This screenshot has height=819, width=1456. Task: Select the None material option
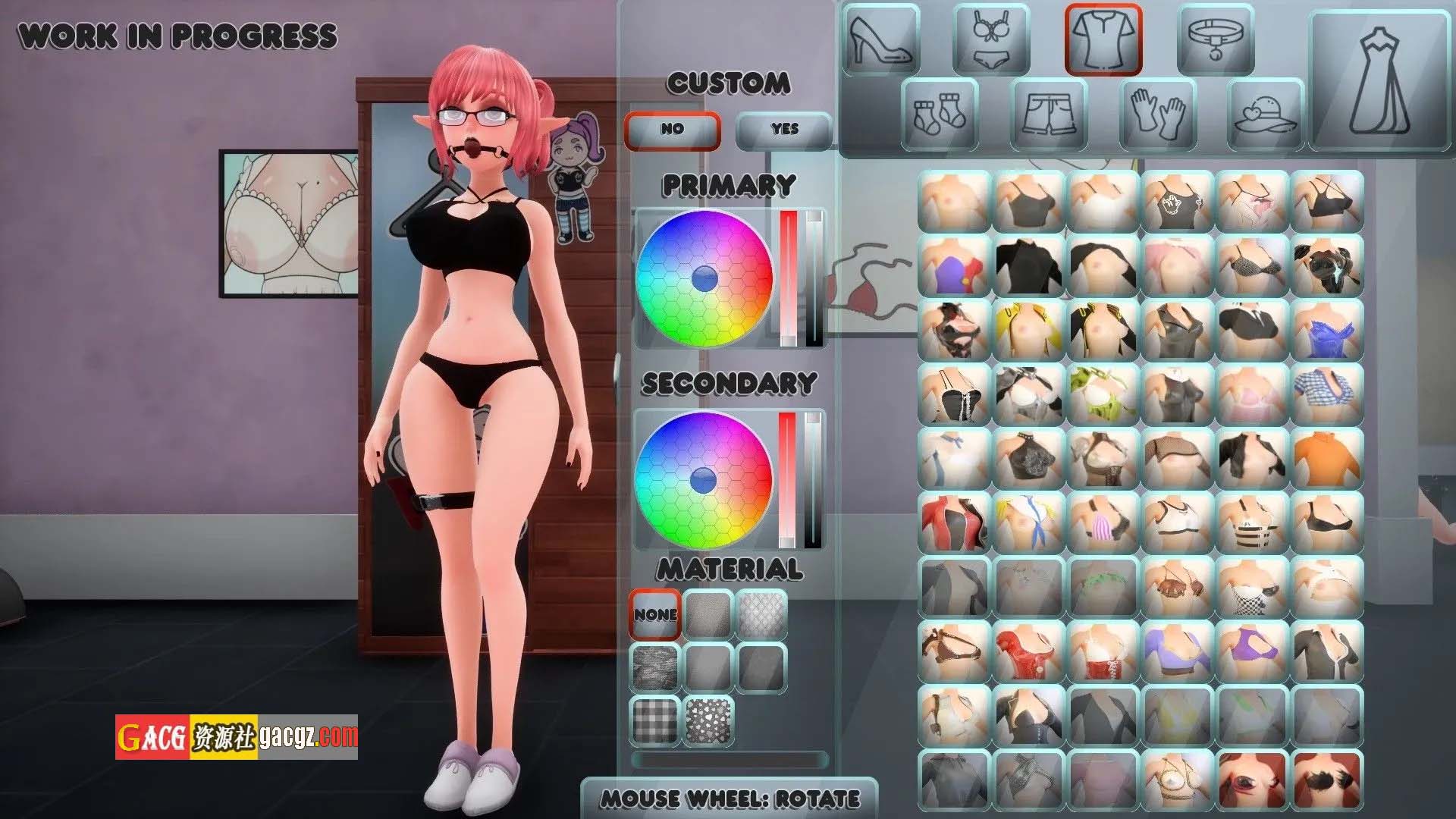point(655,614)
